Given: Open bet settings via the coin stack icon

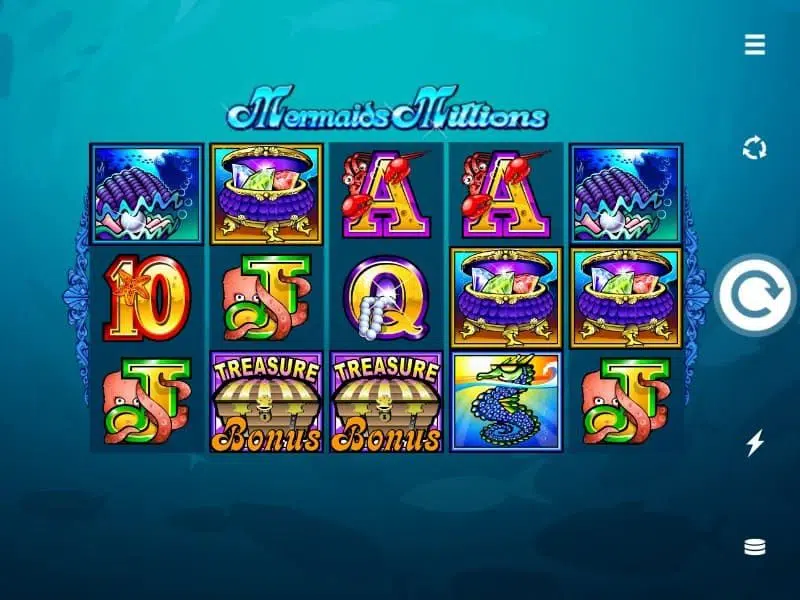Looking at the screenshot, I should tap(755, 547).
